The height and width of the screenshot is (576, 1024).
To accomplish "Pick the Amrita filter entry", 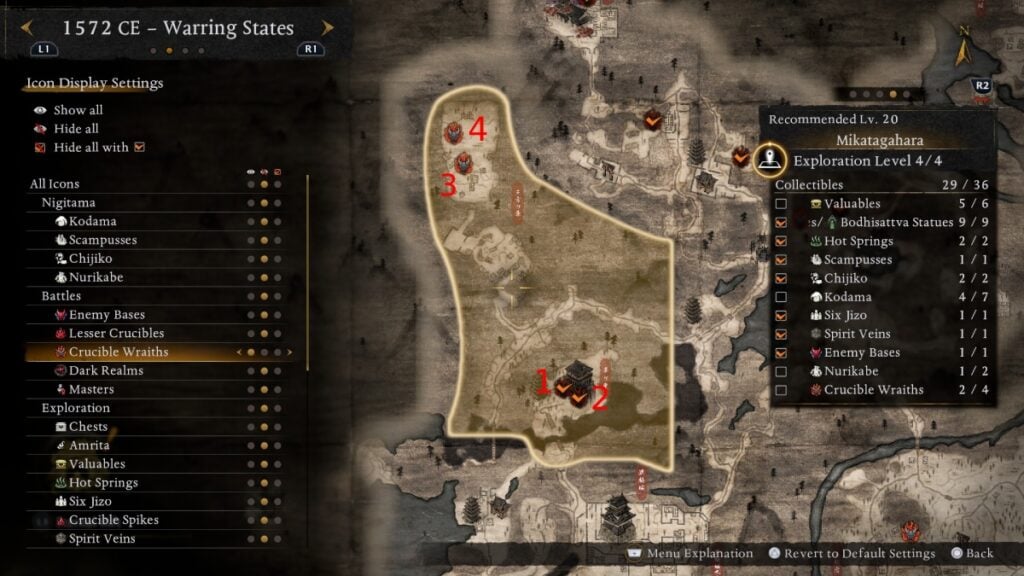I will (89, 445).
